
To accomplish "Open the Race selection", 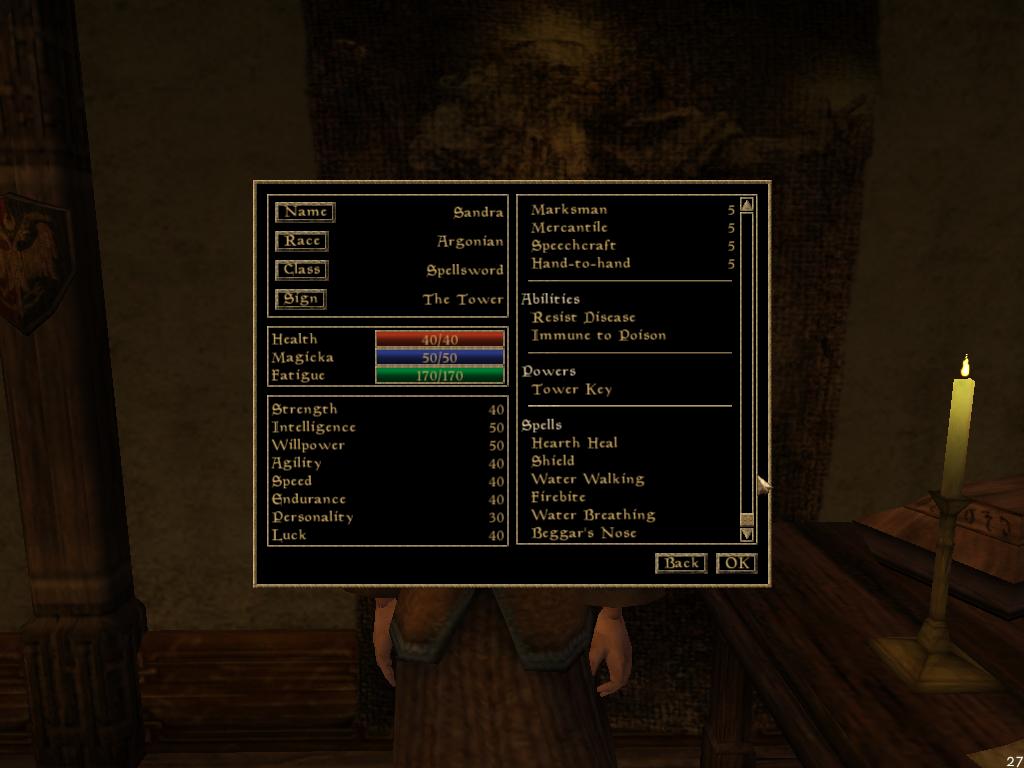I will [302, 241].
